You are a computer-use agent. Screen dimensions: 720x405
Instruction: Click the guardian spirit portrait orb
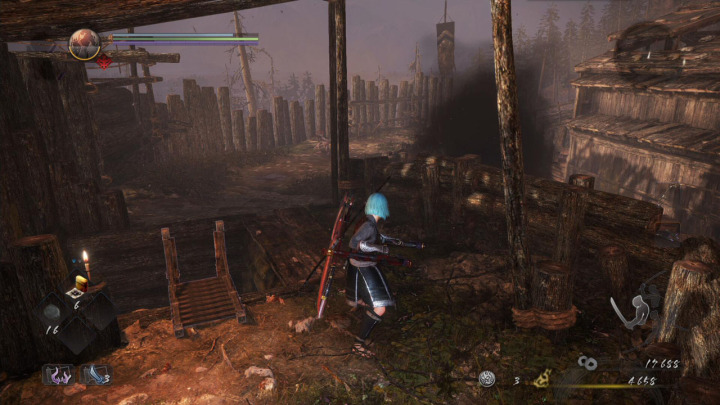[x=84, y=43]
